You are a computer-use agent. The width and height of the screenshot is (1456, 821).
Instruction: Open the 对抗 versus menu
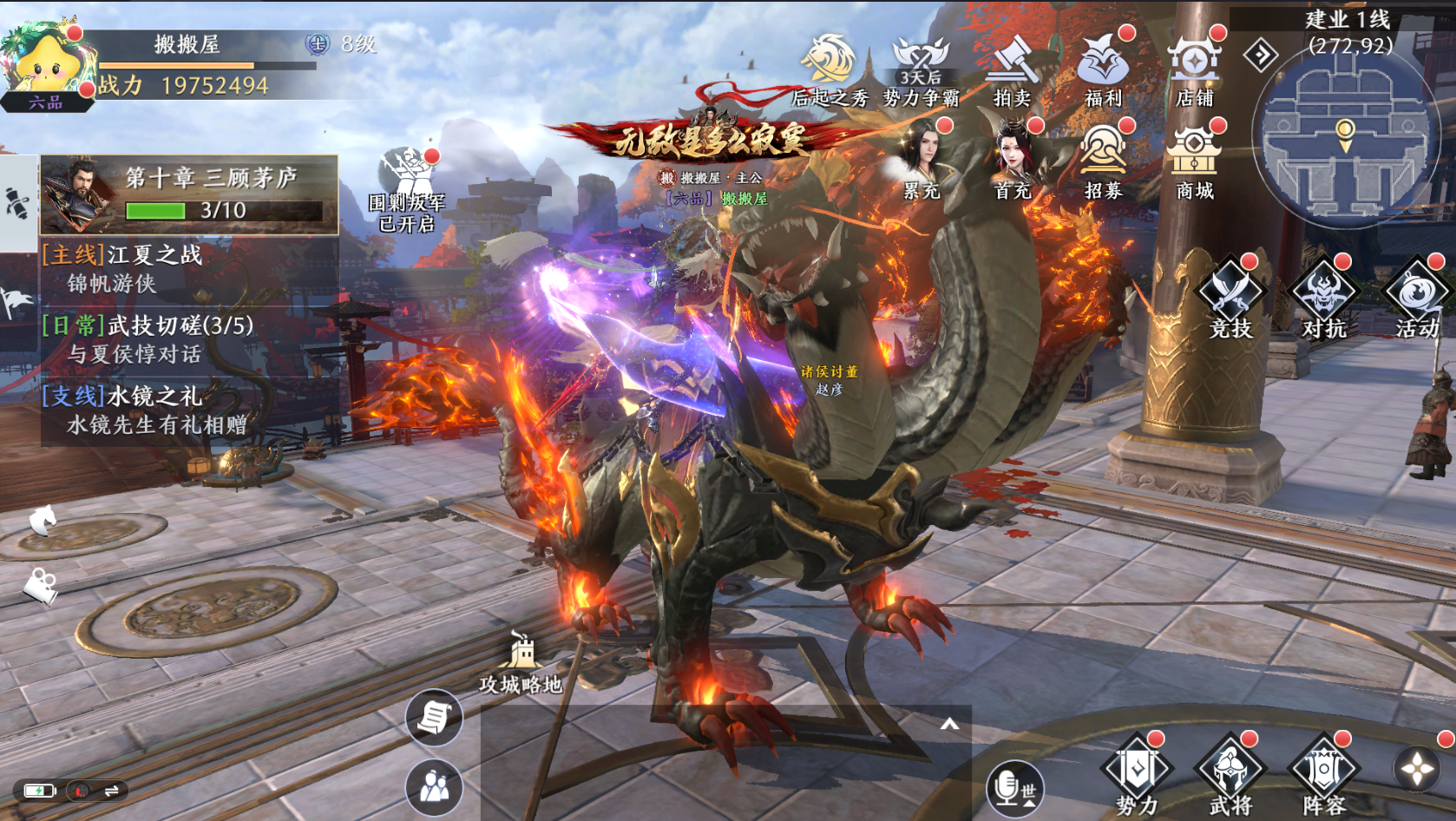1323,295
